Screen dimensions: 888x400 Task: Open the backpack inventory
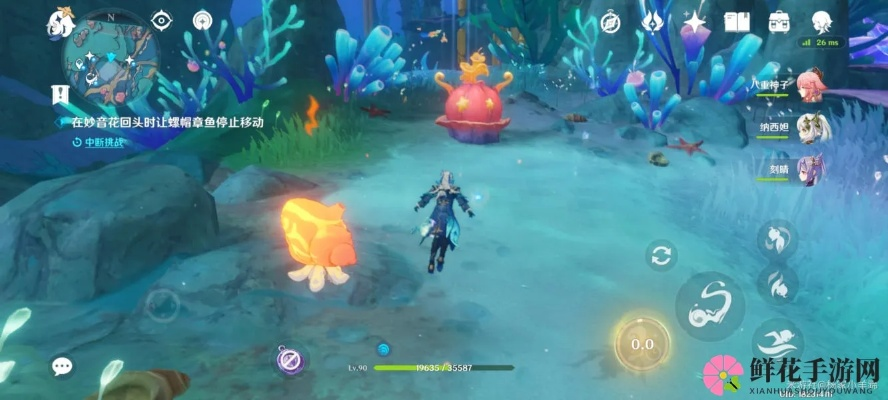pos(779,21)
